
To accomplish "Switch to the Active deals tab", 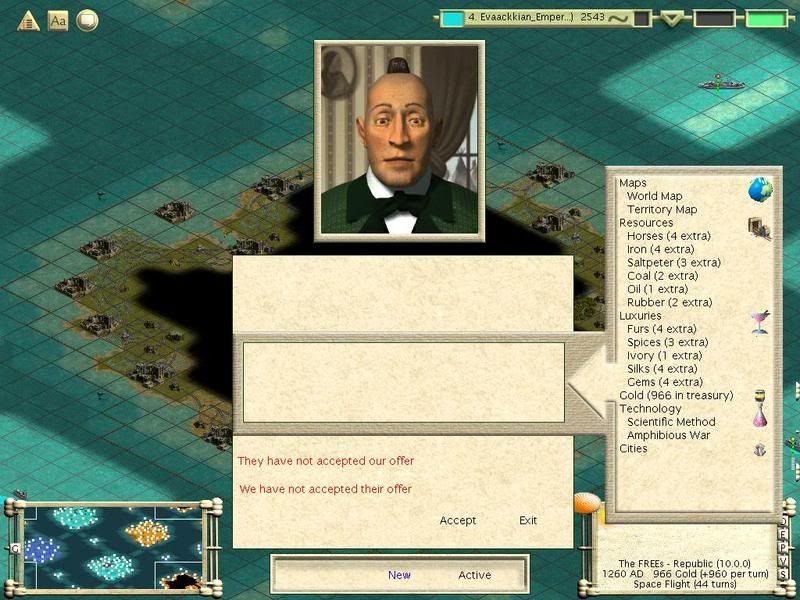I will [475, 575].
